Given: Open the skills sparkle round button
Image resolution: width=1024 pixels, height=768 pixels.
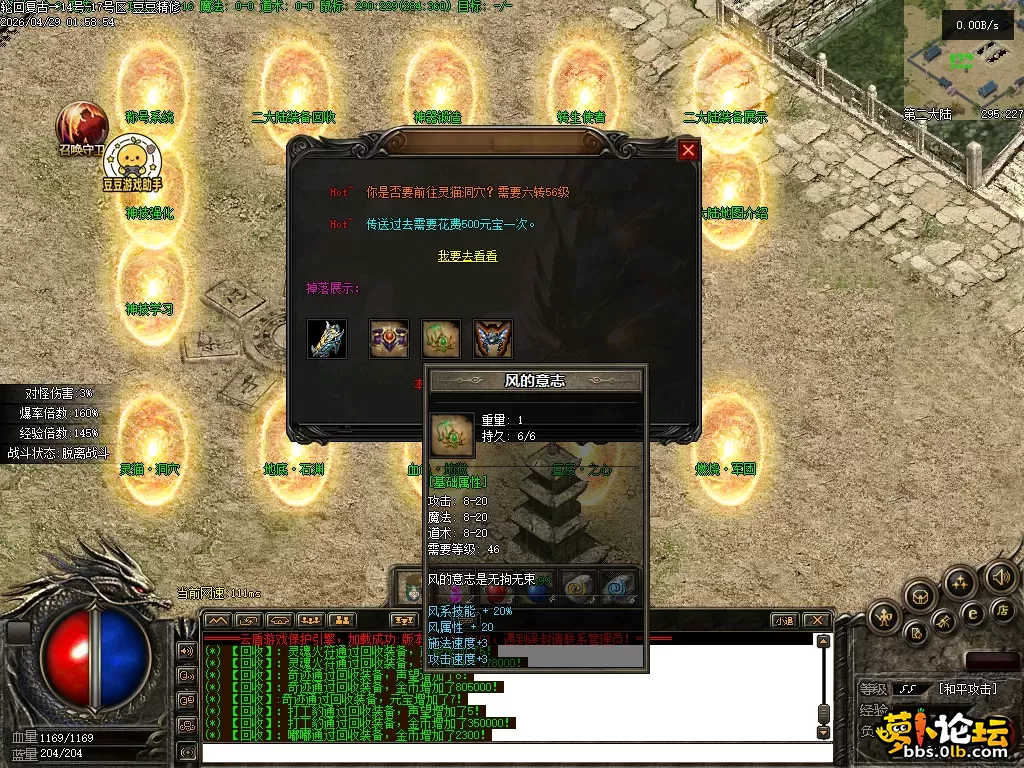Looking at the screenshot, I should 960,582.
